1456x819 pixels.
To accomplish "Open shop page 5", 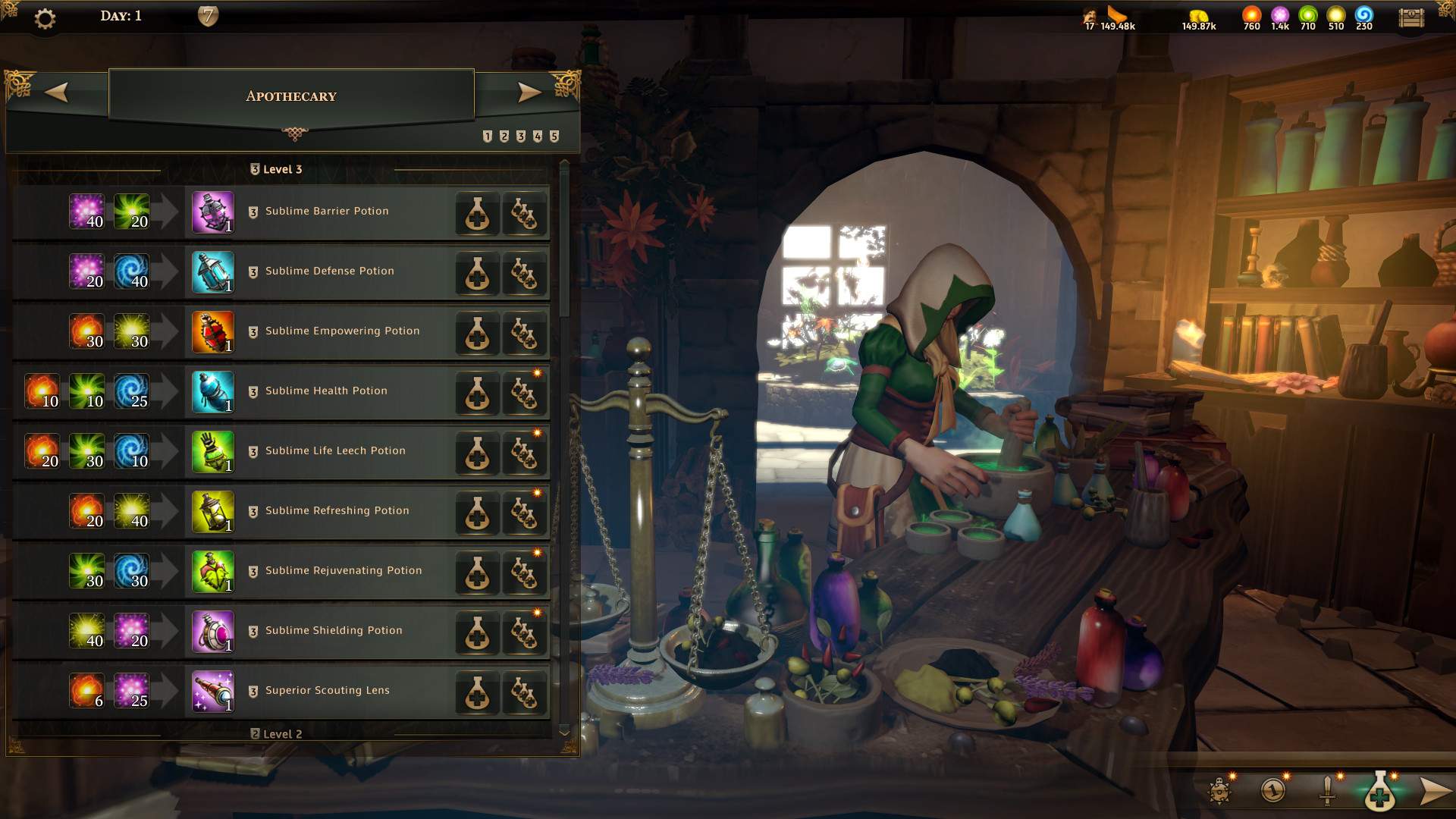I will pyautogui.click(x=553, y=136).
